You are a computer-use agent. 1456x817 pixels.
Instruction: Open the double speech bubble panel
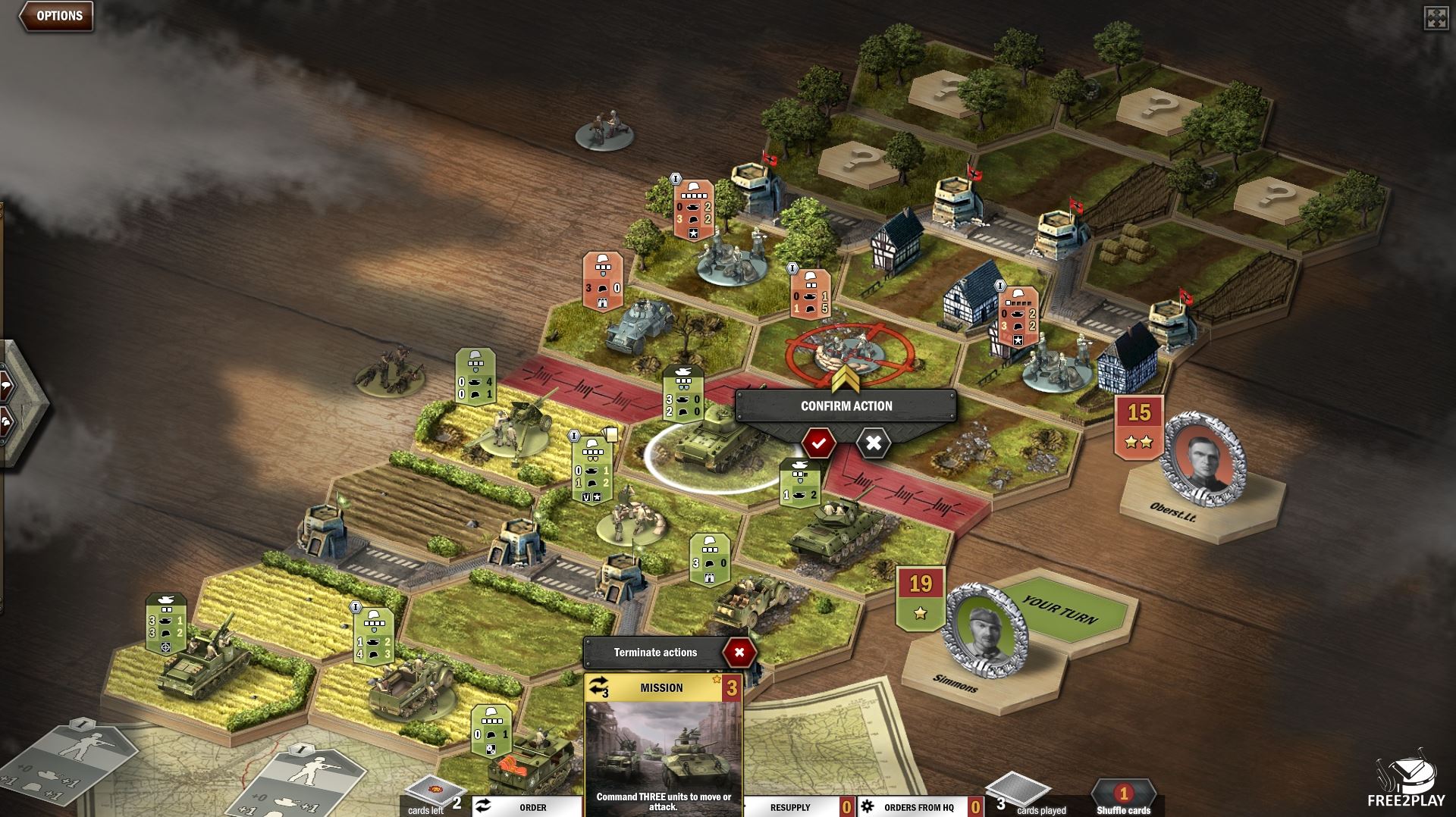click(x=5, y=421)
